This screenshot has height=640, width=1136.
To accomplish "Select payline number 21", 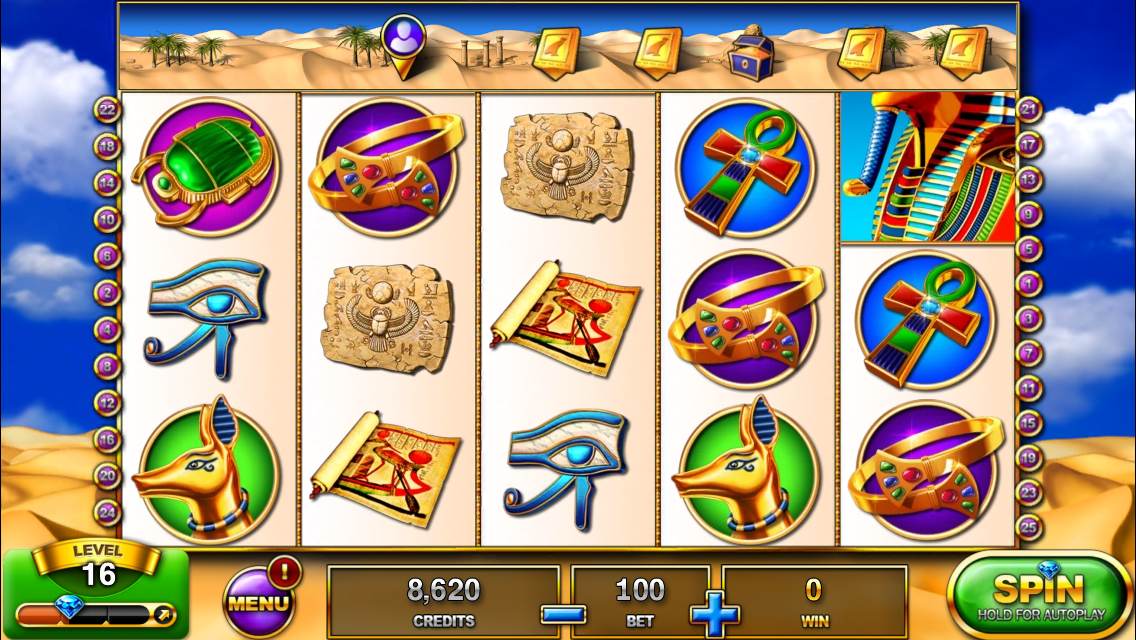I will pos(1030,109).
